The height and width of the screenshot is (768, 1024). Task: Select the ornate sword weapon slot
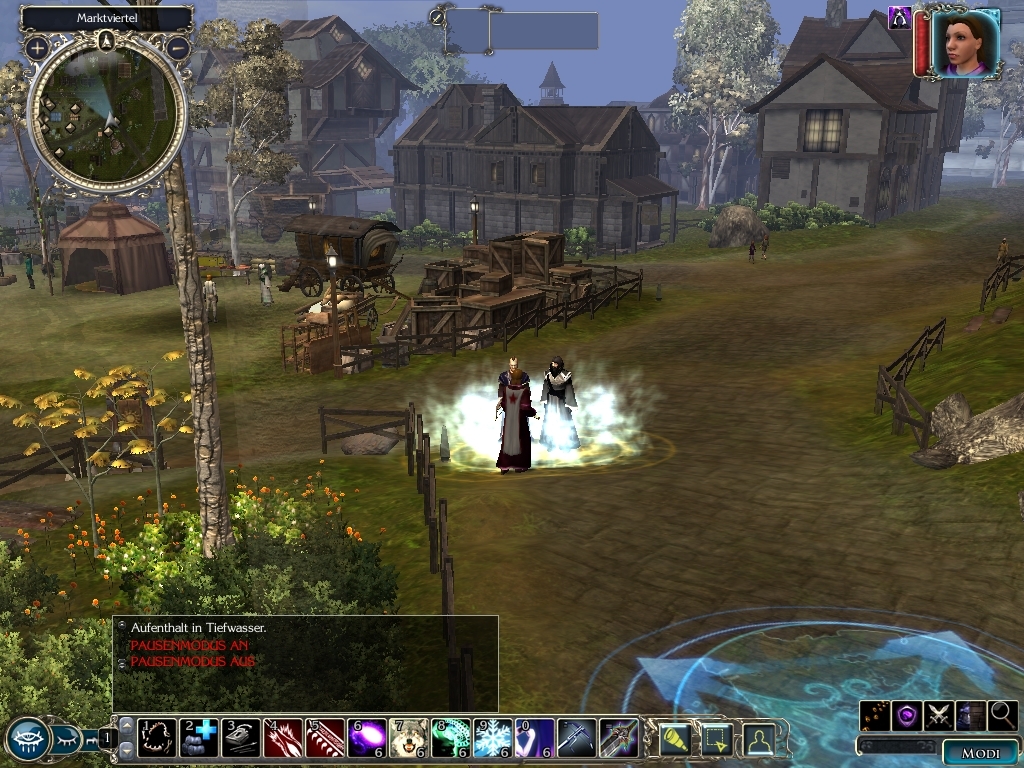[x=618, y=738]
